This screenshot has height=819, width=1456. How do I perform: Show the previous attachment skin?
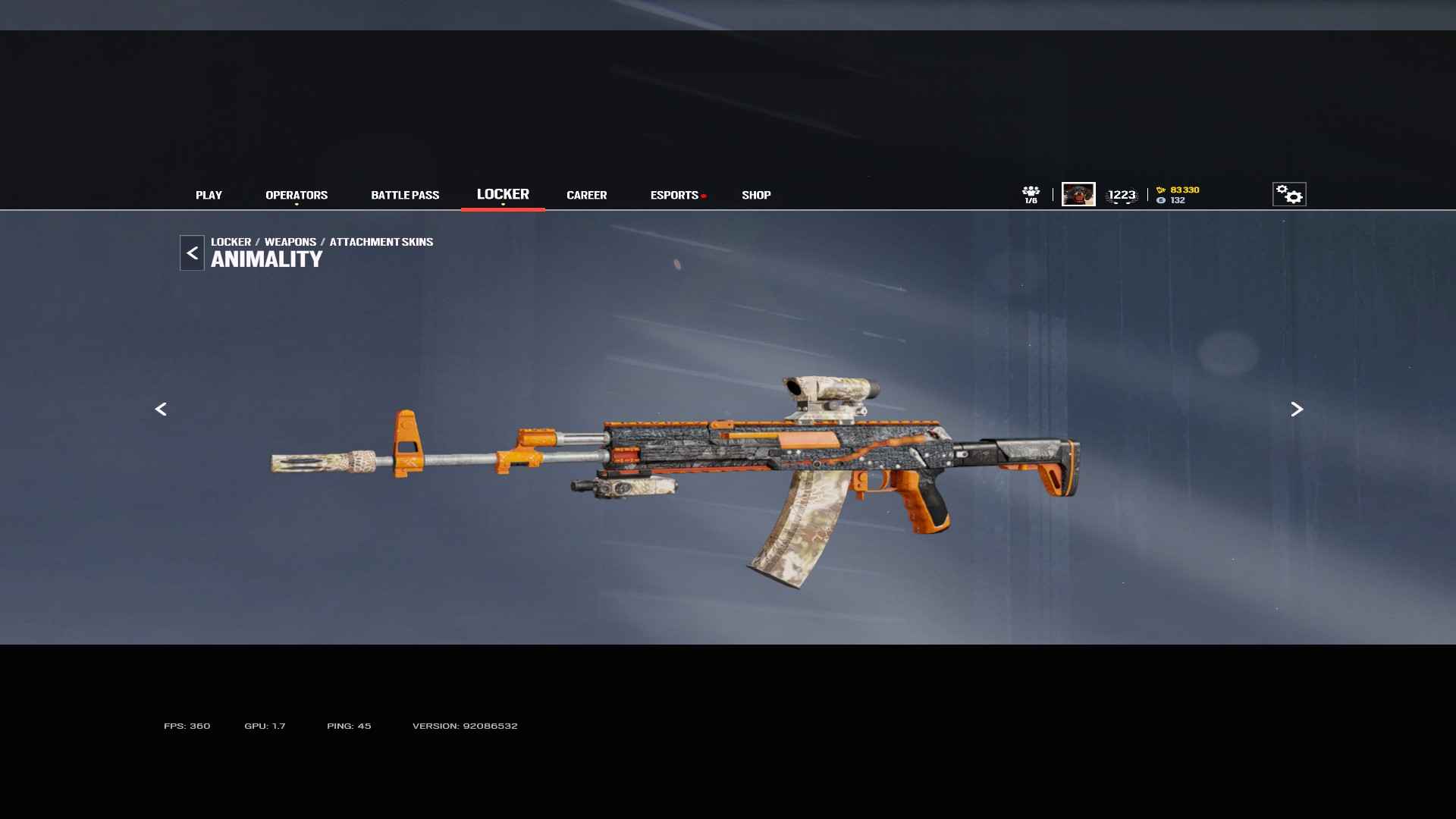(161, 409)
